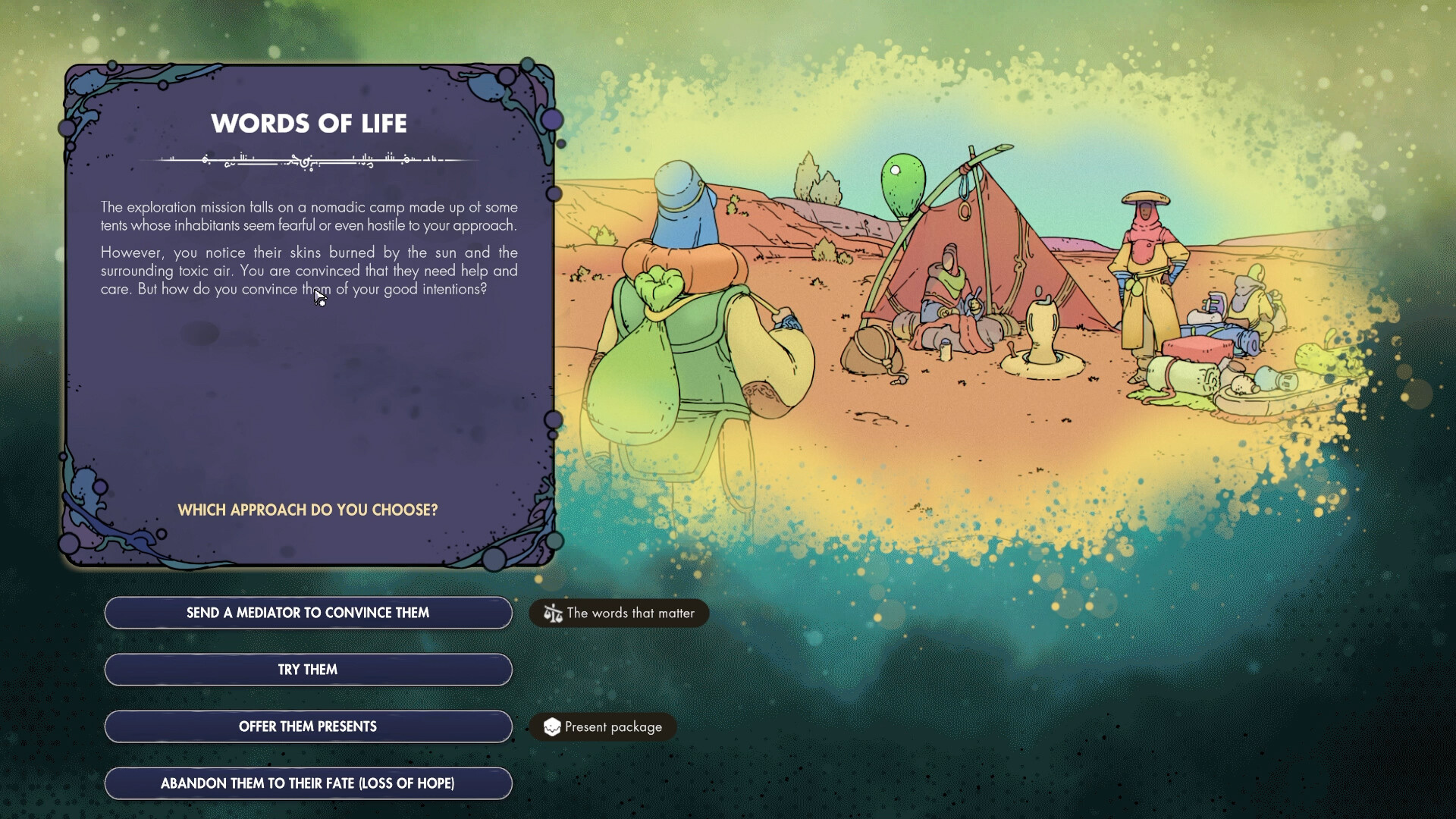Choose 'SEND A MEDIATOR TO CONVINCE THEM'
Screen dimensions: 1456x819
pos(307,612)
